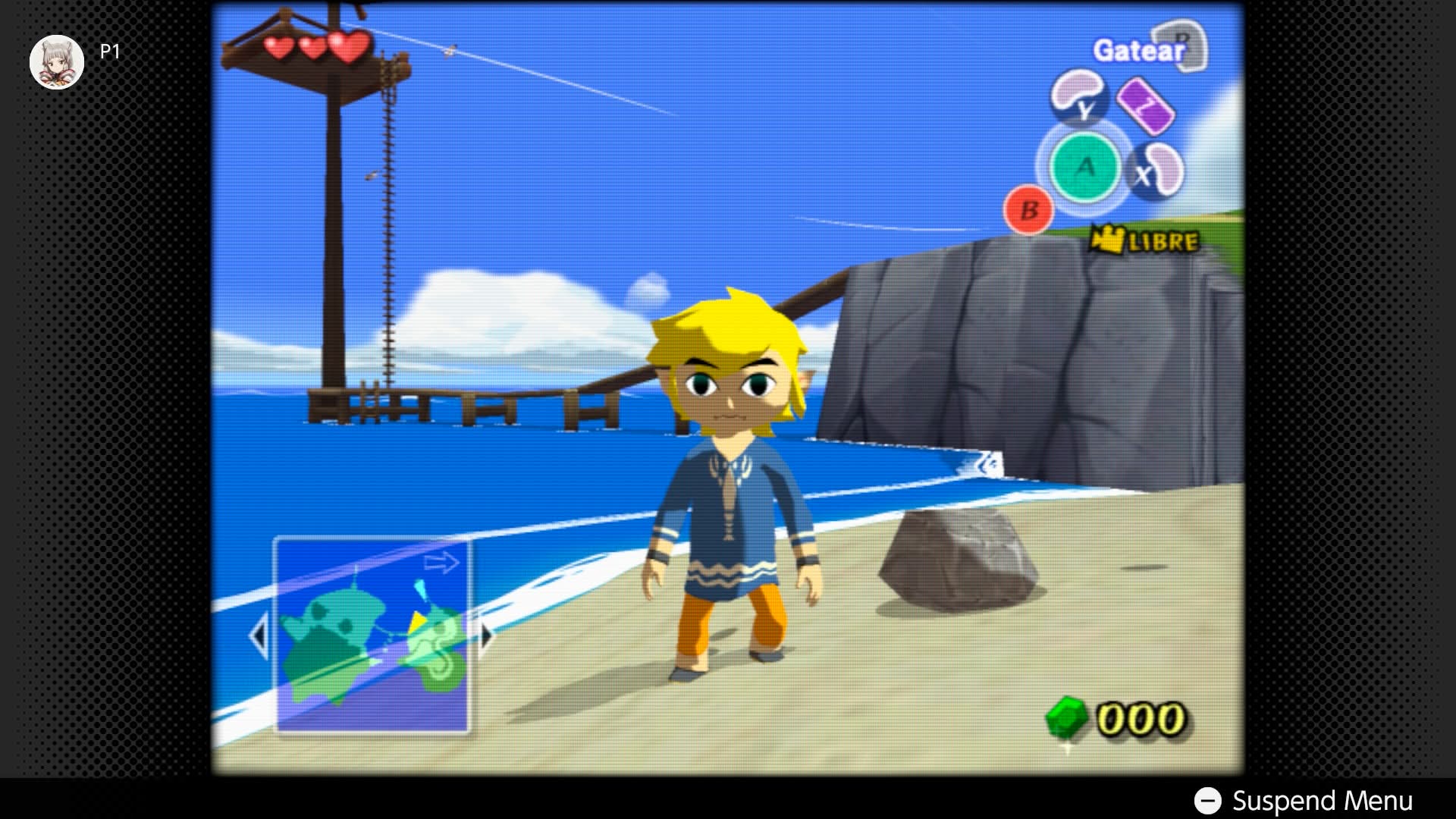Select the minimap's left arrow
This screenshot has width=1456, height=819.
[259, 635]
